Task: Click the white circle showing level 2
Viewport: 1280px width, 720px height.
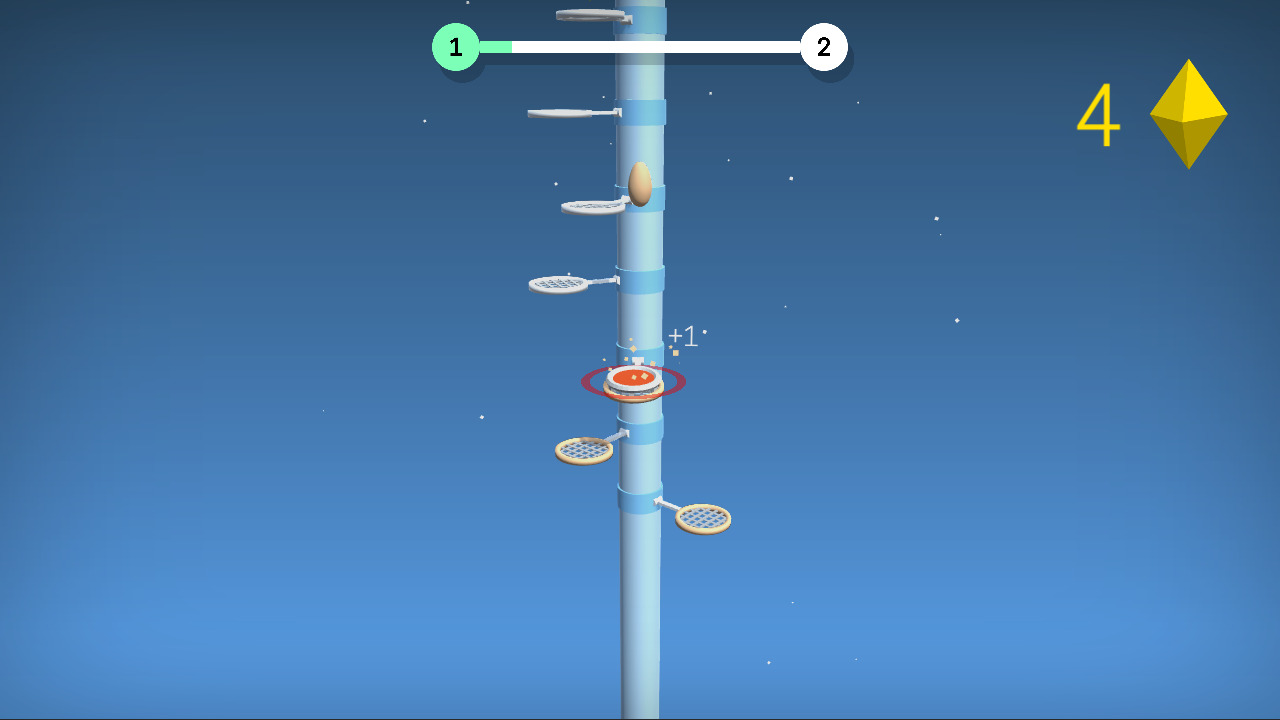Action: [826, 46]
